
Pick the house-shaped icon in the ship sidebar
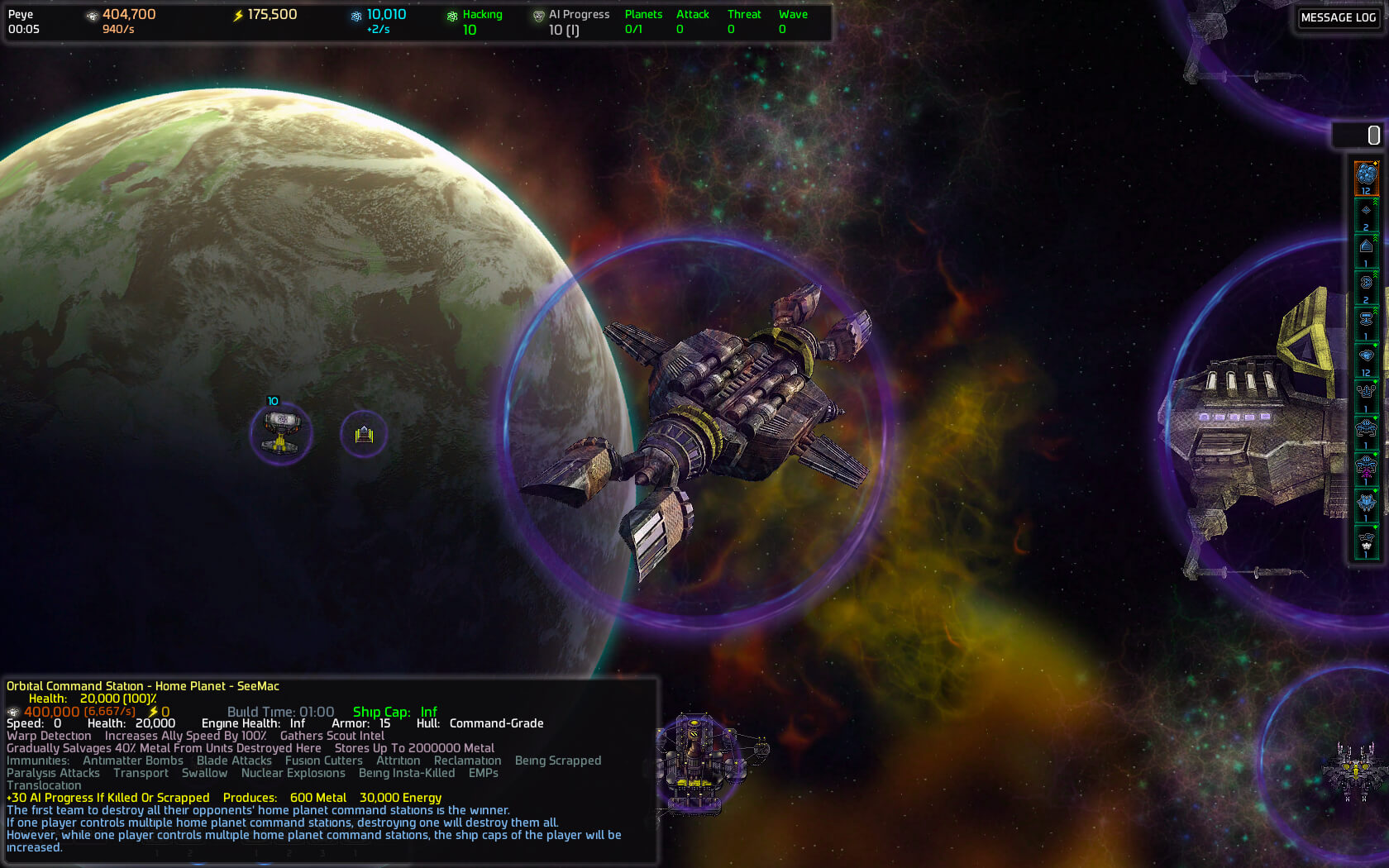click(1366, 249)
